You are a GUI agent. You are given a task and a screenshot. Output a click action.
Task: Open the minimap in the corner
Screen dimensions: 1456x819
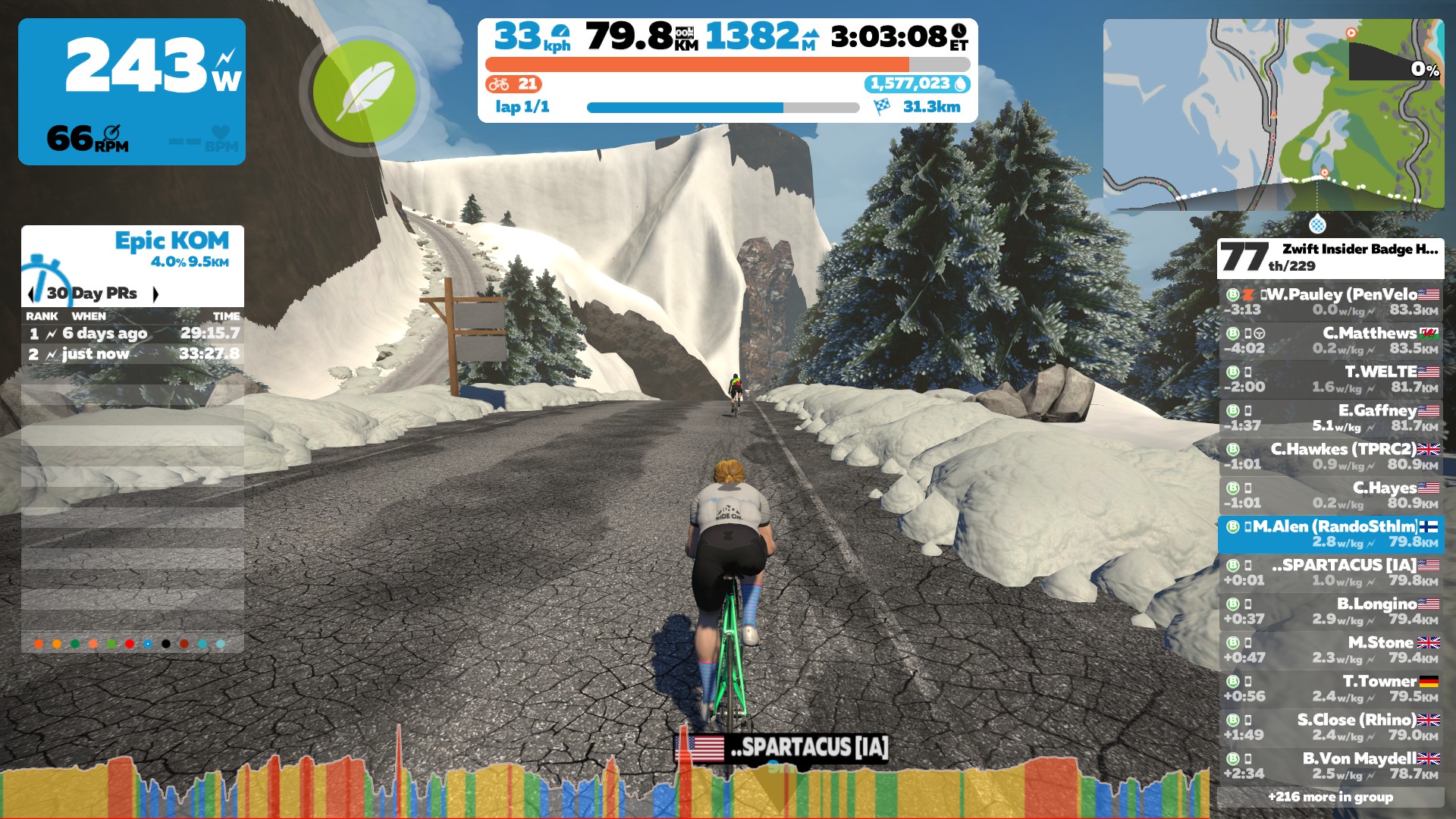1273,115
